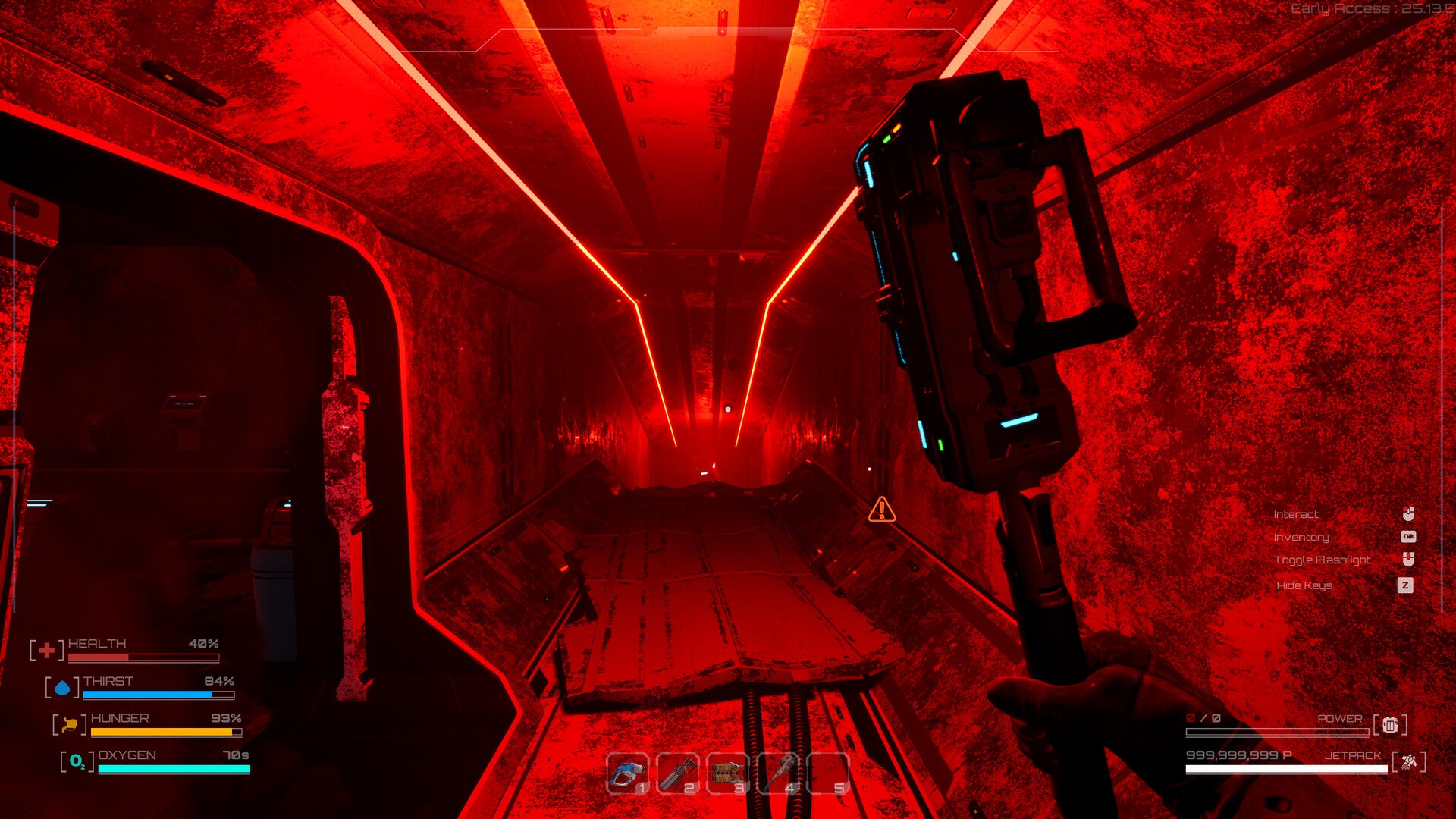
Task: Click the red cross health icon
Action: pos(46,650)
